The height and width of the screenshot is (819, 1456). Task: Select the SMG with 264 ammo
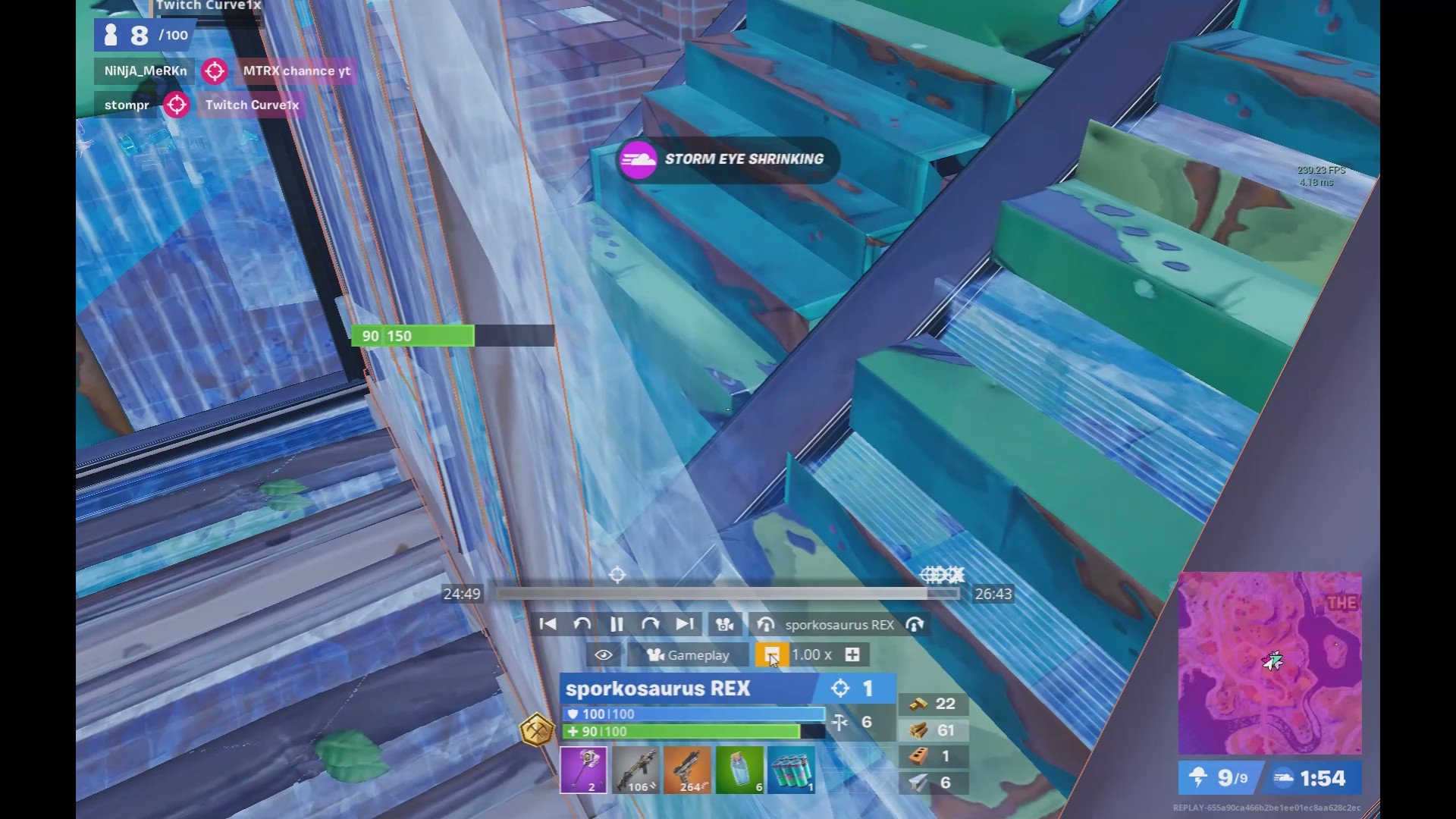[x=686, y=770]
